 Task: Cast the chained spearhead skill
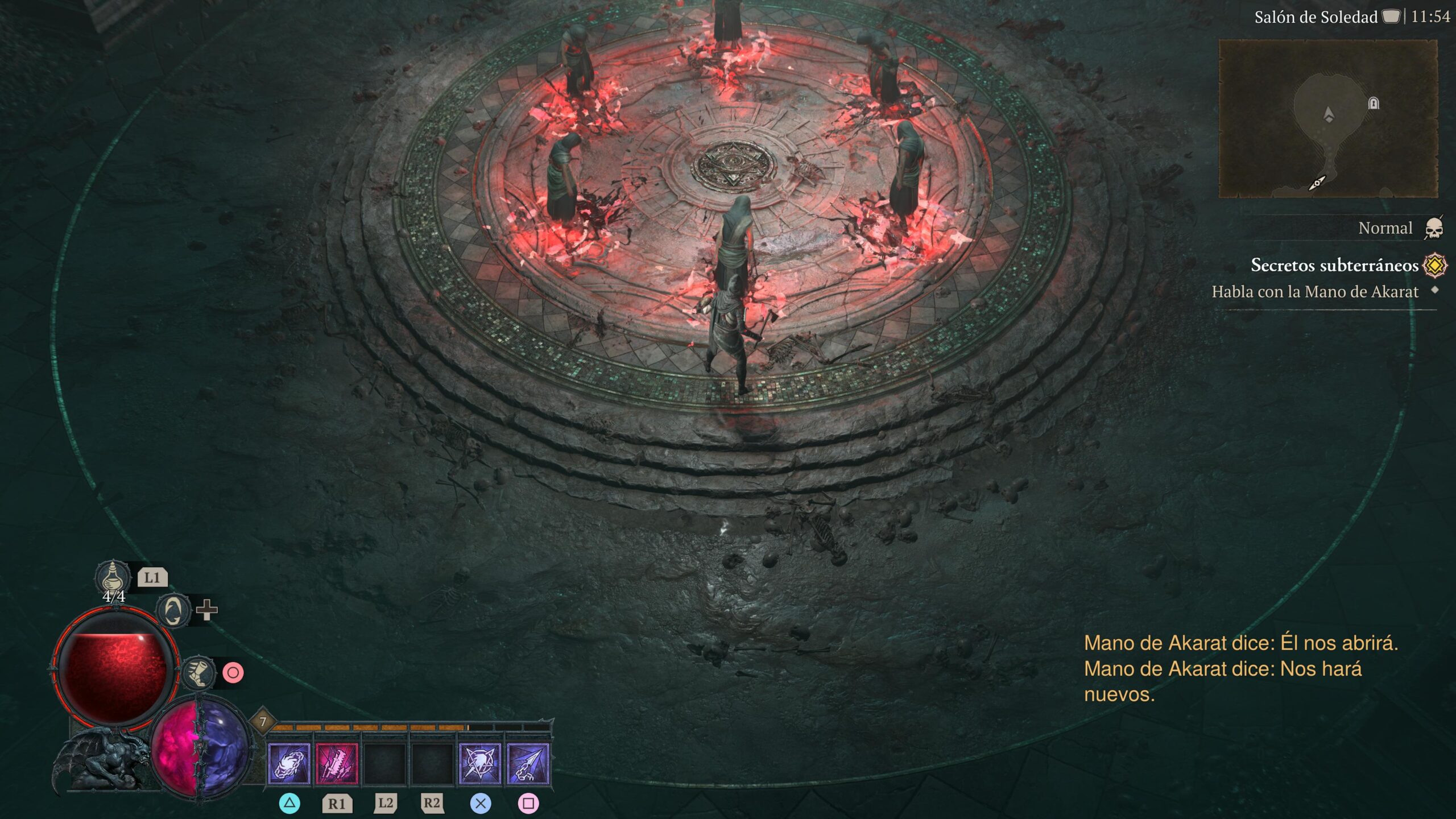[528, 764]
